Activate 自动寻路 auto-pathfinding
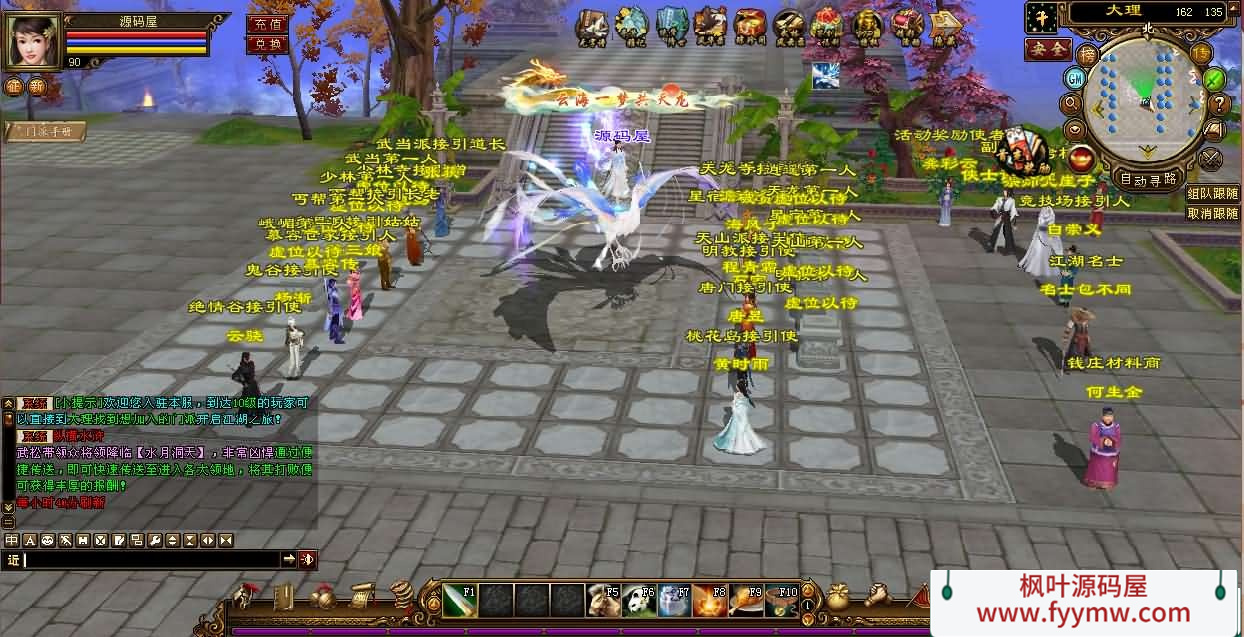The width and height of the screenshot is (1244, 637). click(1147, 180)
